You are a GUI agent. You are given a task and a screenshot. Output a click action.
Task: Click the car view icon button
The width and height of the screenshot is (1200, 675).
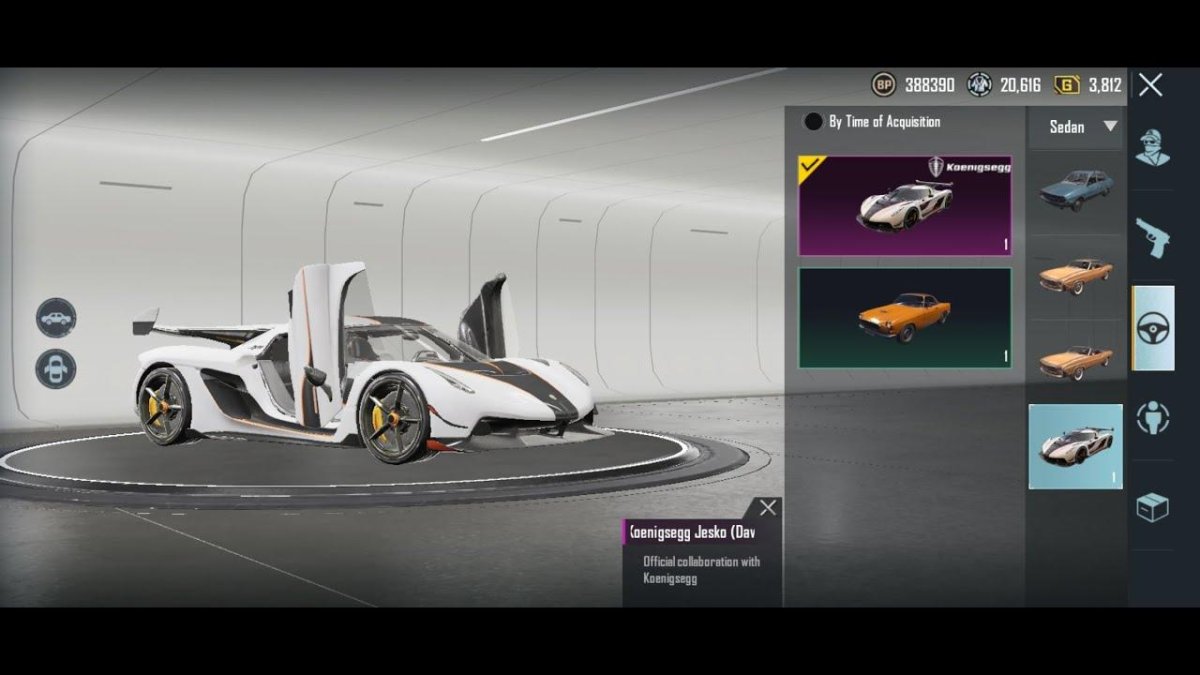coord(56,318)
